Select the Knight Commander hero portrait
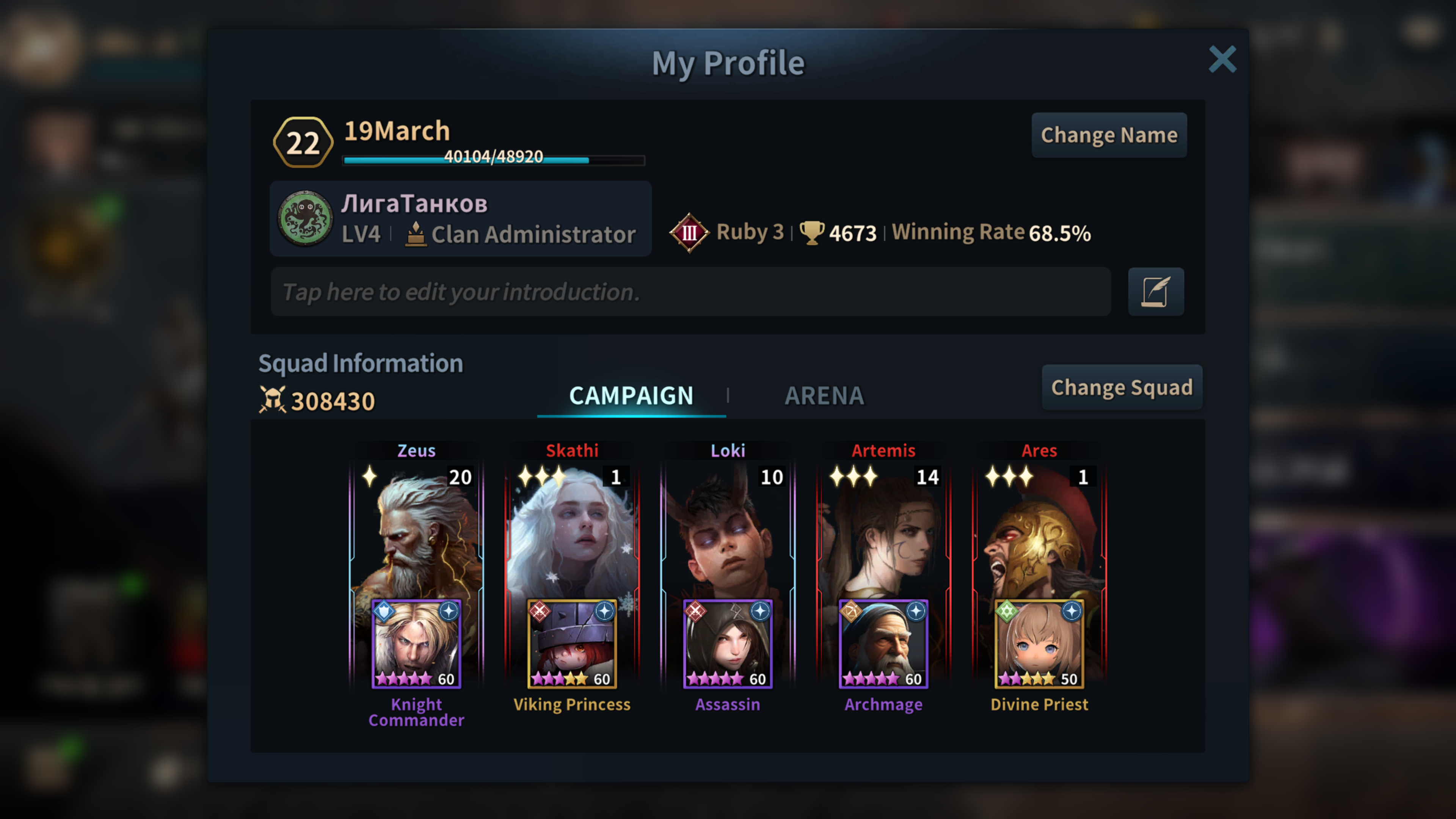The height and width of the screenshot is (819, 1456). 416,643
